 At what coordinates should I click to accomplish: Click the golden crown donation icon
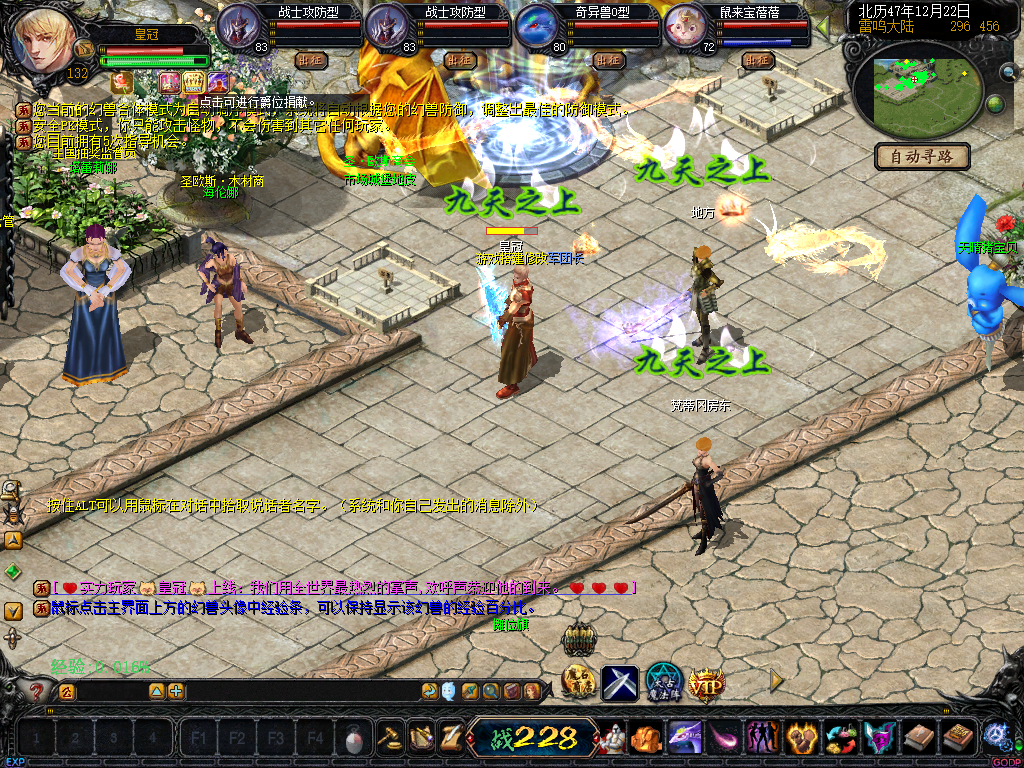(193, 82)
